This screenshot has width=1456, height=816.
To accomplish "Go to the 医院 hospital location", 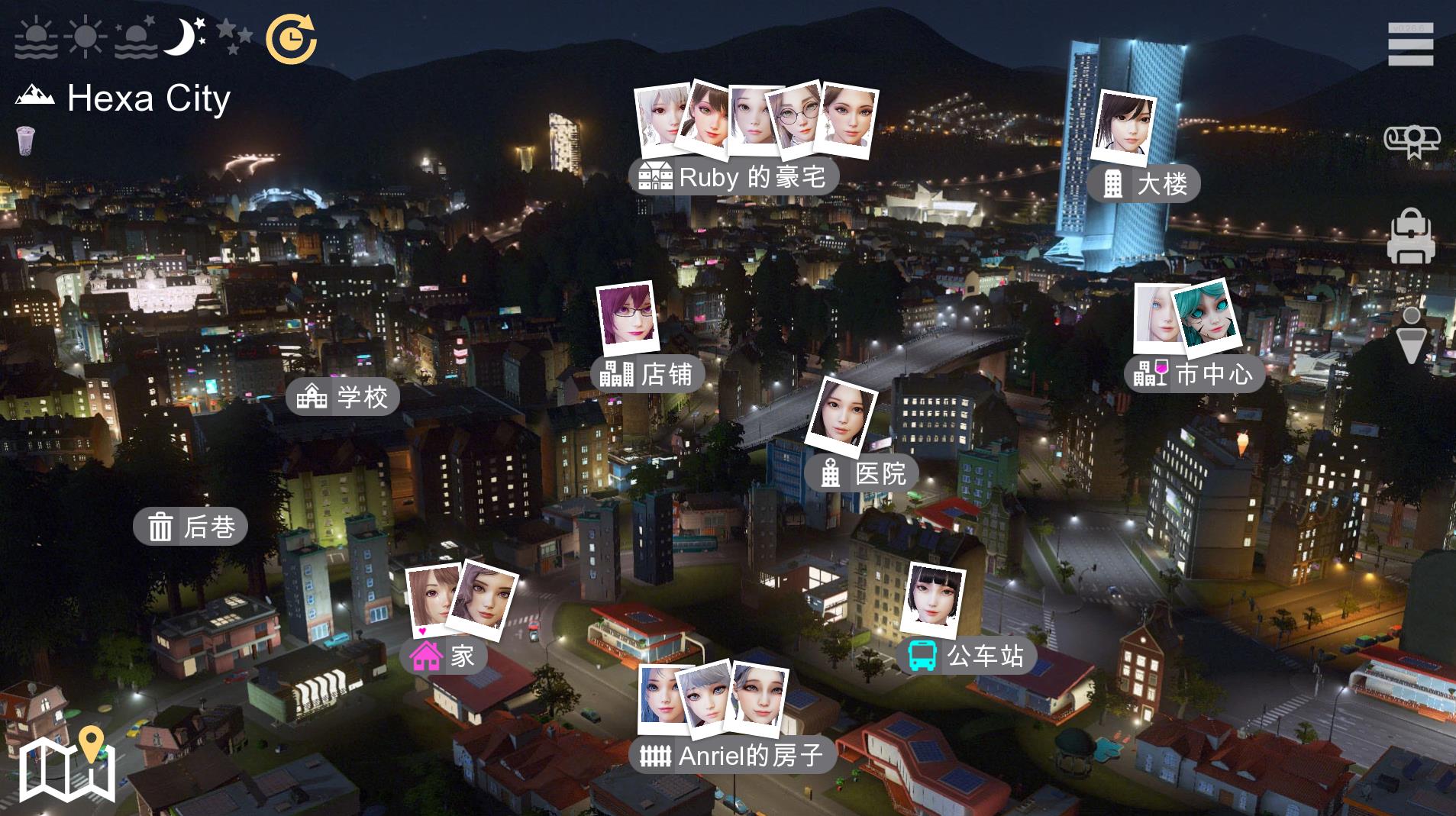I will click(x=862, y=474).
